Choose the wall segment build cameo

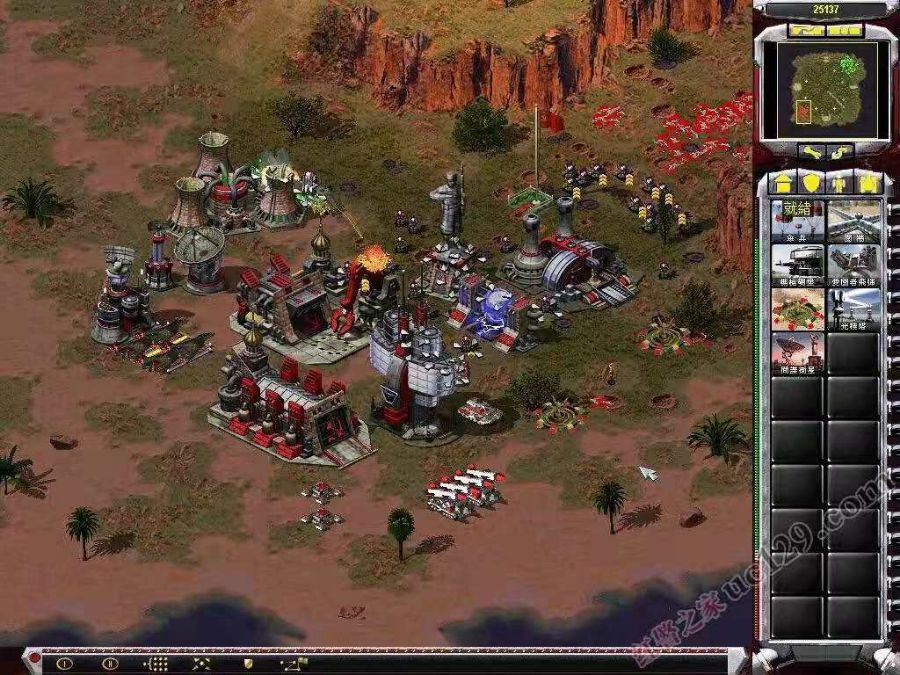[854, 220]
